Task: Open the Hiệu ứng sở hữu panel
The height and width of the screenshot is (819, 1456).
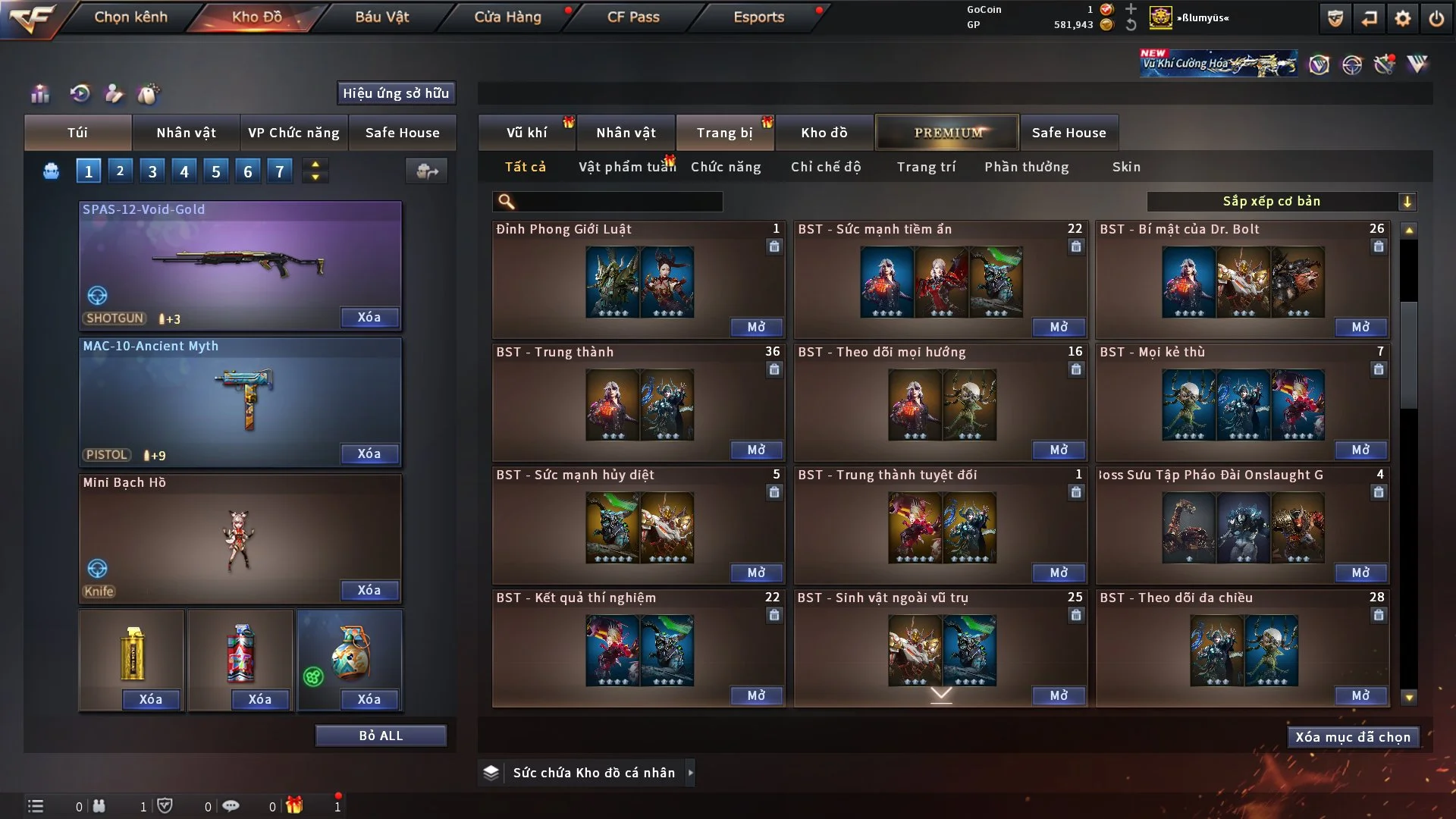Action: 396,93
